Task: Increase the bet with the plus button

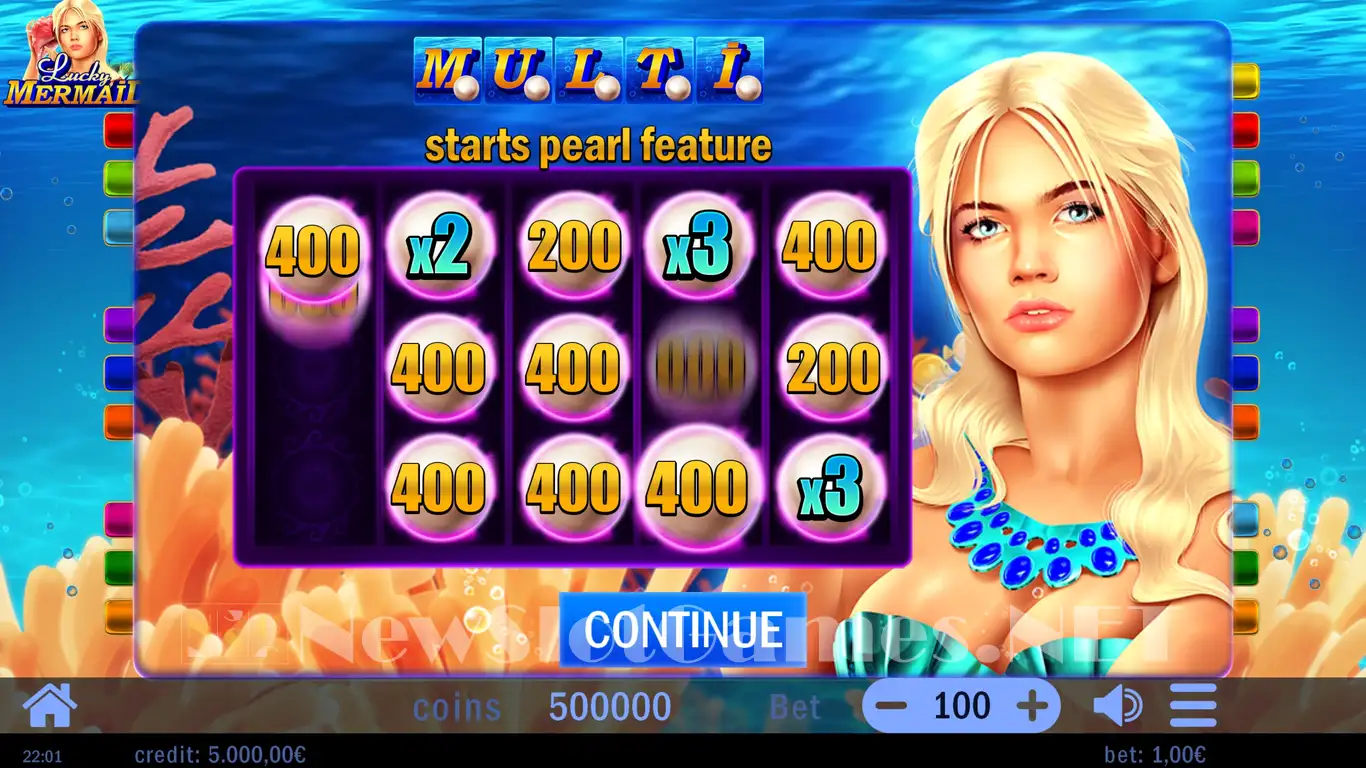Action: point(1034,706)
